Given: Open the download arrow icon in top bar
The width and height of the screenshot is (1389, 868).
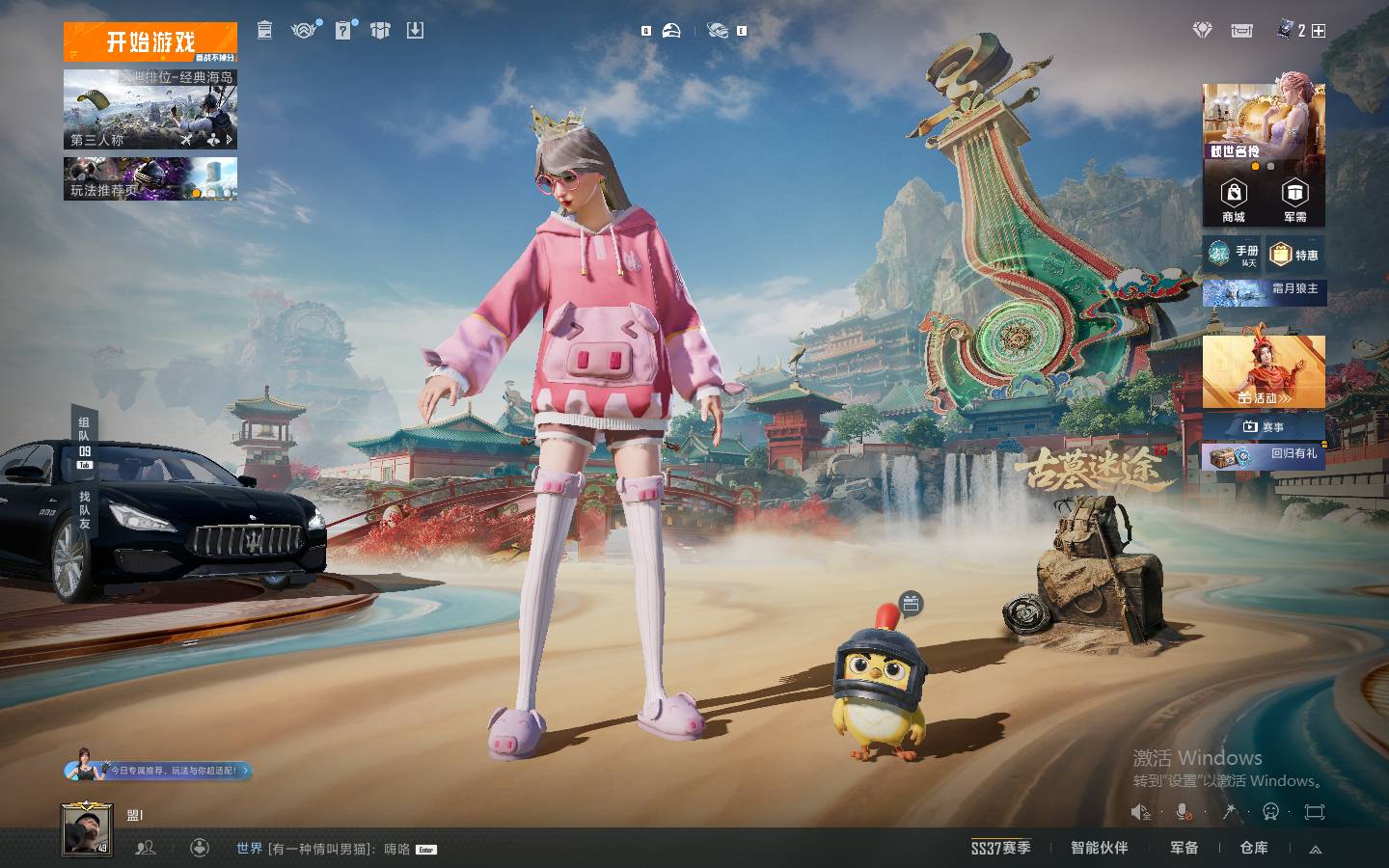Looking at the screenshot, I should pos(415,31).
